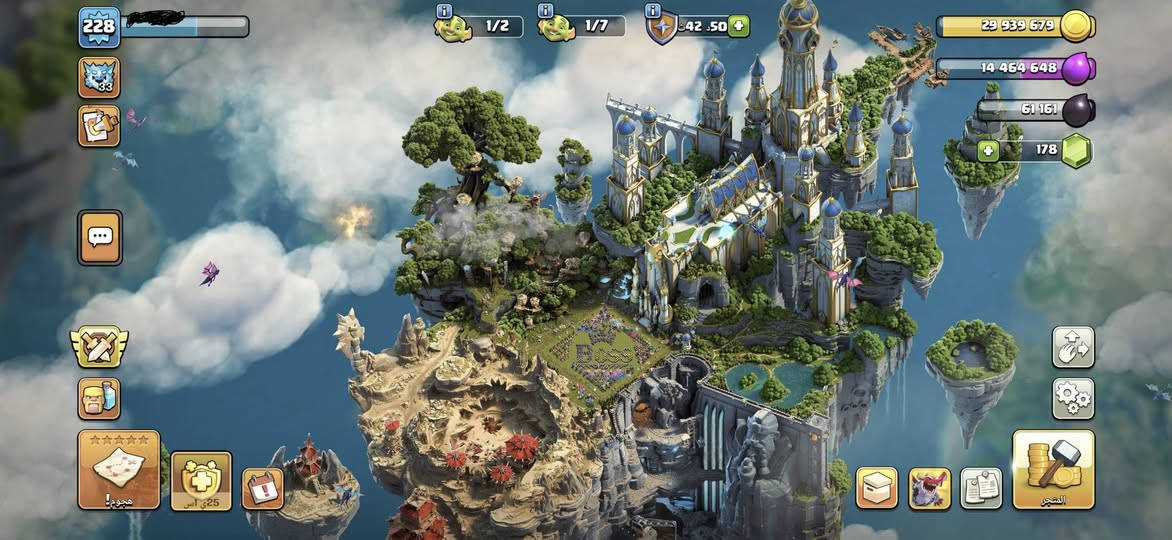Open the barbarian and elixir army button
Screen dimensions: 1172x540
[x=99, y=398]
